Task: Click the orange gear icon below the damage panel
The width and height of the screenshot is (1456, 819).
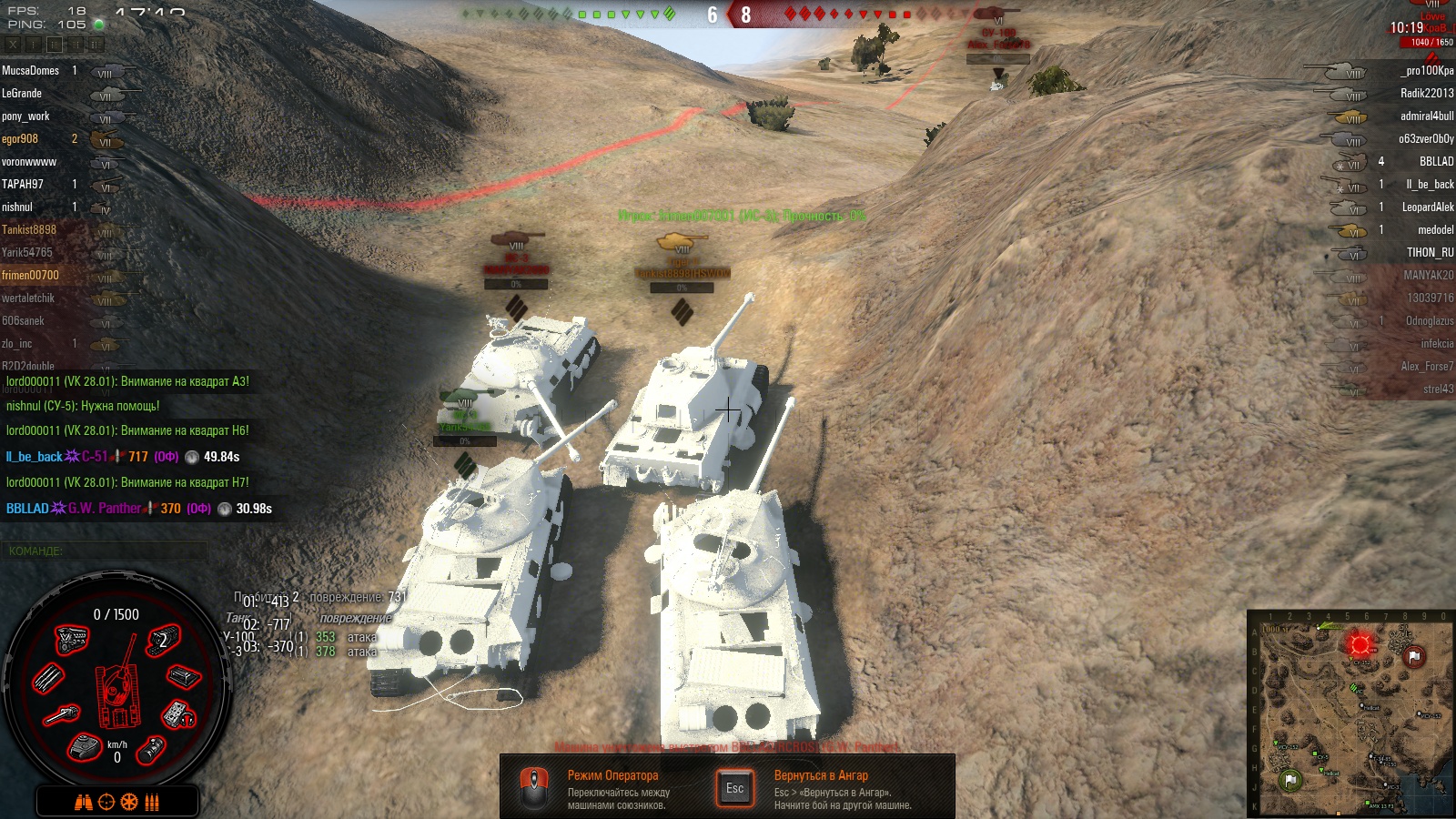Action: point(129,802)
